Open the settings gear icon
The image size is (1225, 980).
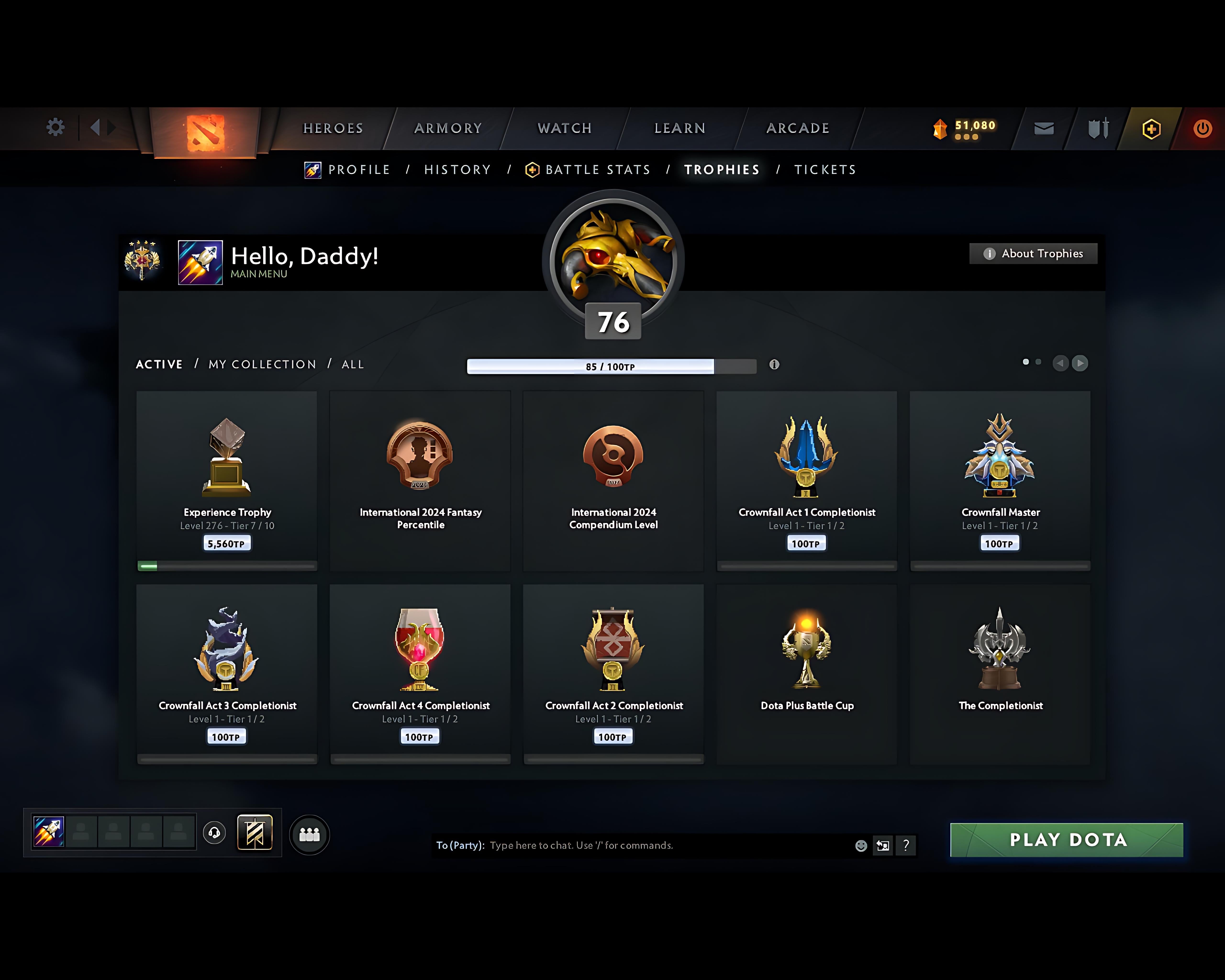55,128
